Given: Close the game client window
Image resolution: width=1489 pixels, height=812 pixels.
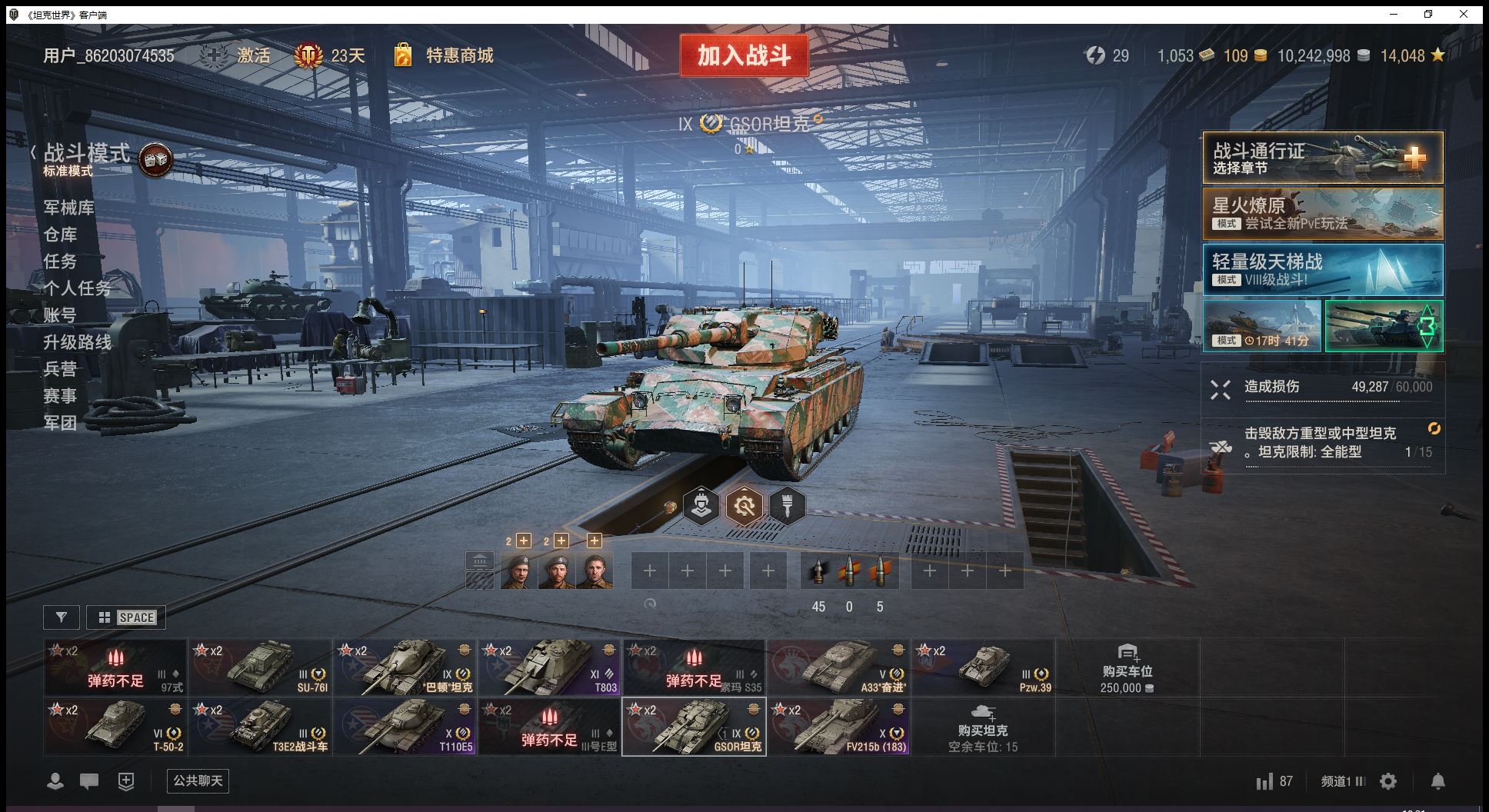Looking at the screenshot, I should coord(1464,14).
